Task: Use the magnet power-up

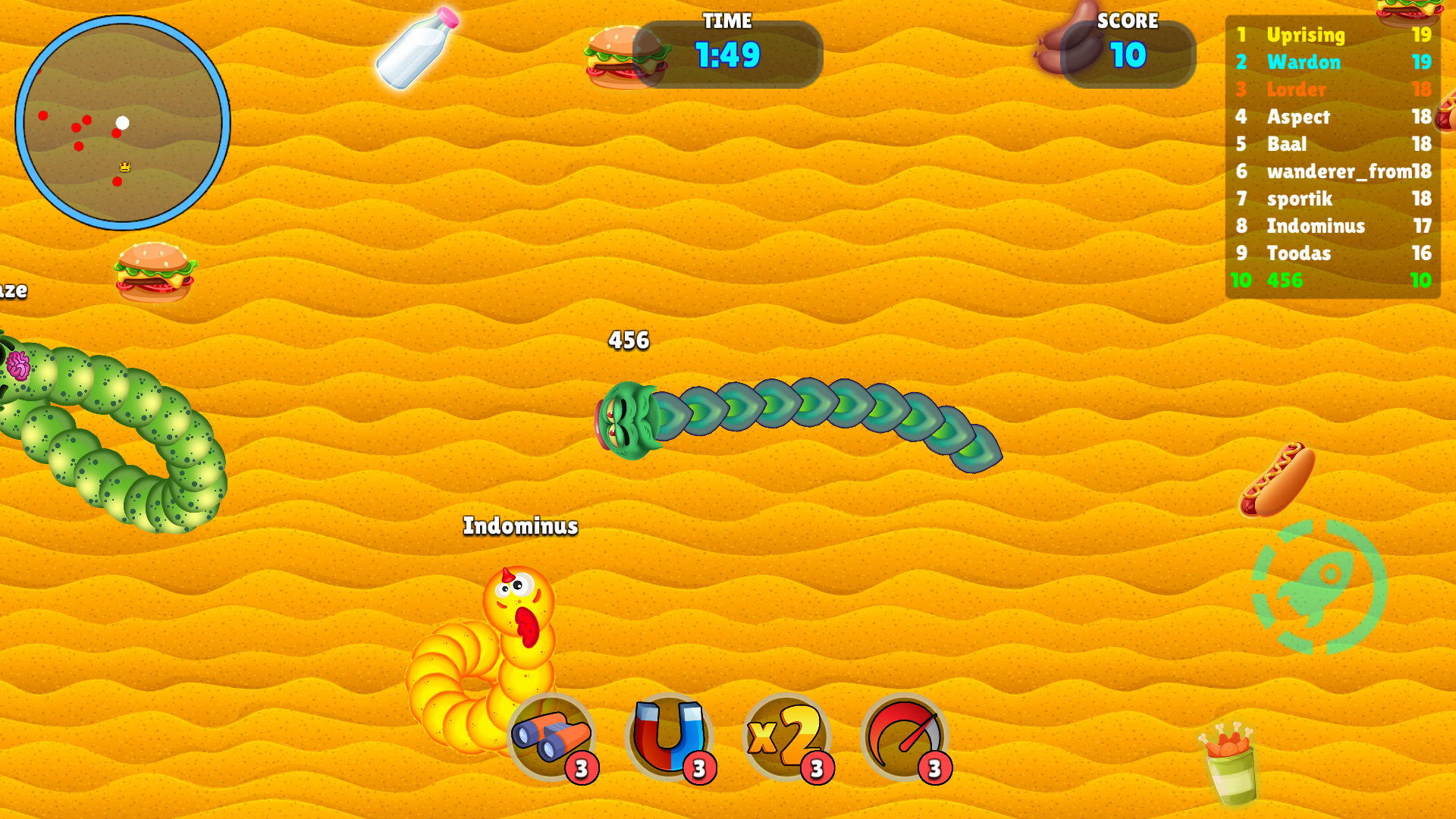Action: click(x=670, y=739)
